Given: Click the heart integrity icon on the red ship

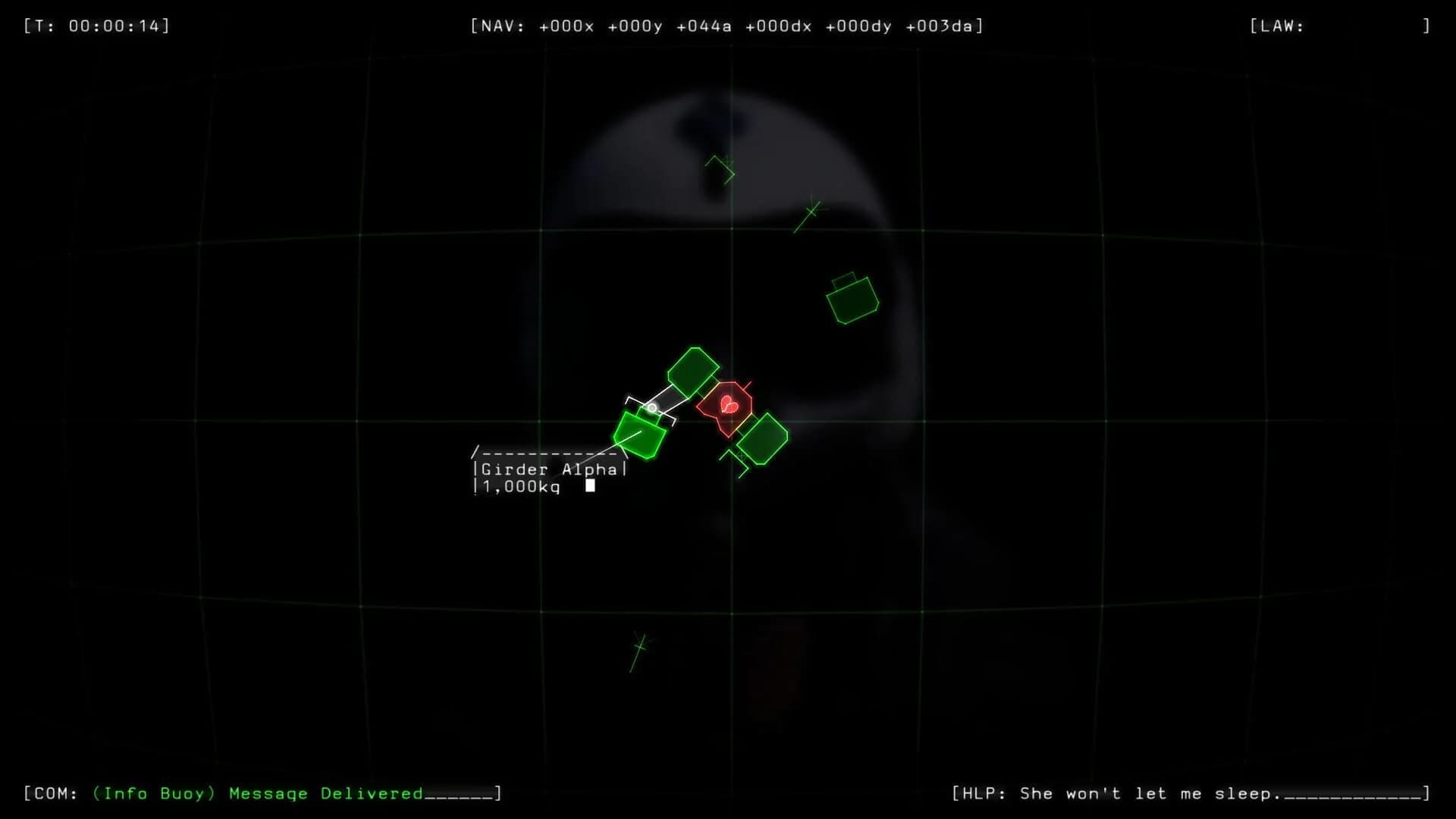Looking at the screenshot, I should click(x=728, y=404).
